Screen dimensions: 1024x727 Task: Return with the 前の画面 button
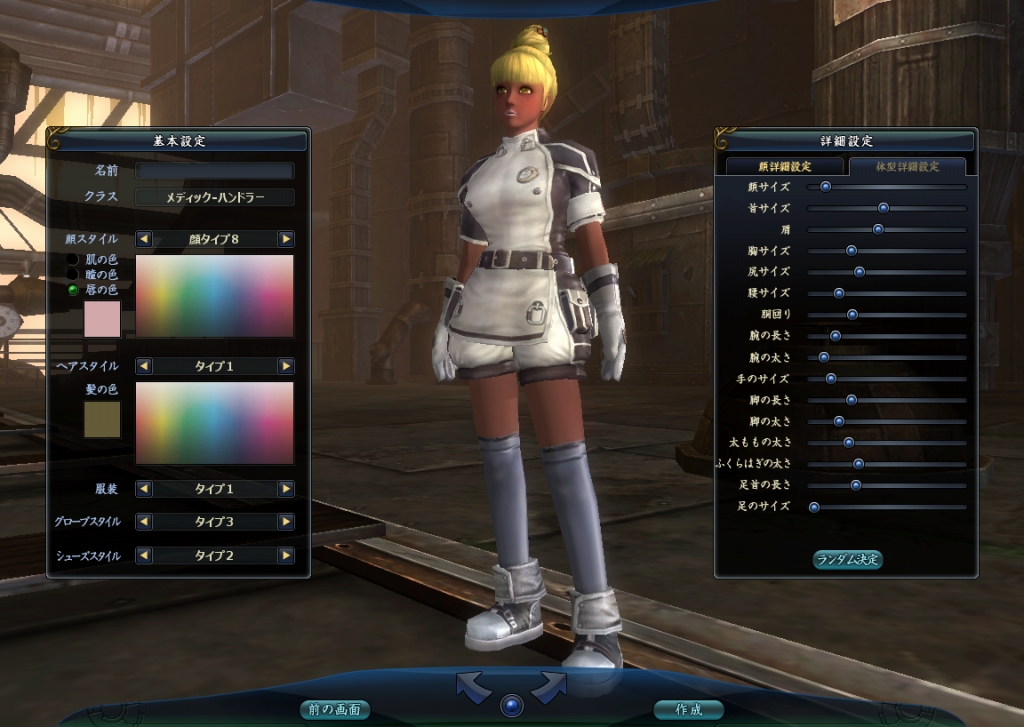click(x=334, y=710)
